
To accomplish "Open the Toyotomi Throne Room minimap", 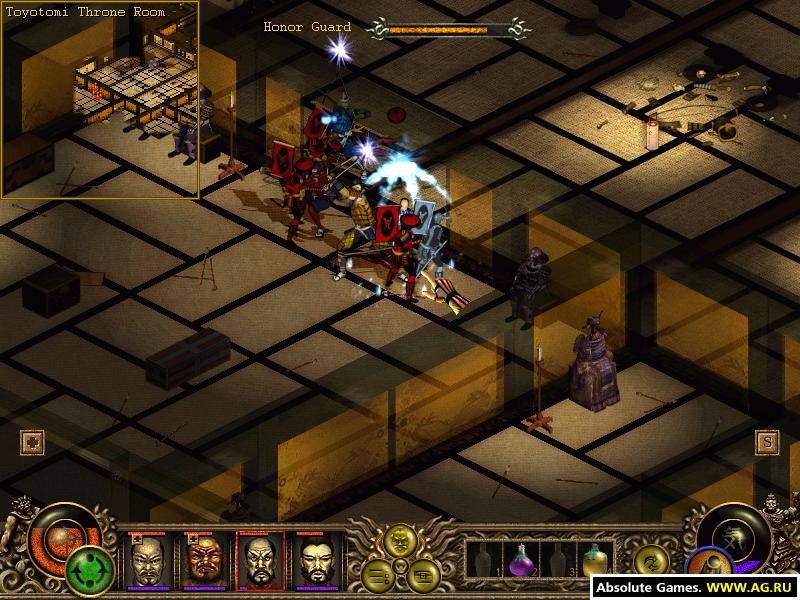I will click(100, 100).
